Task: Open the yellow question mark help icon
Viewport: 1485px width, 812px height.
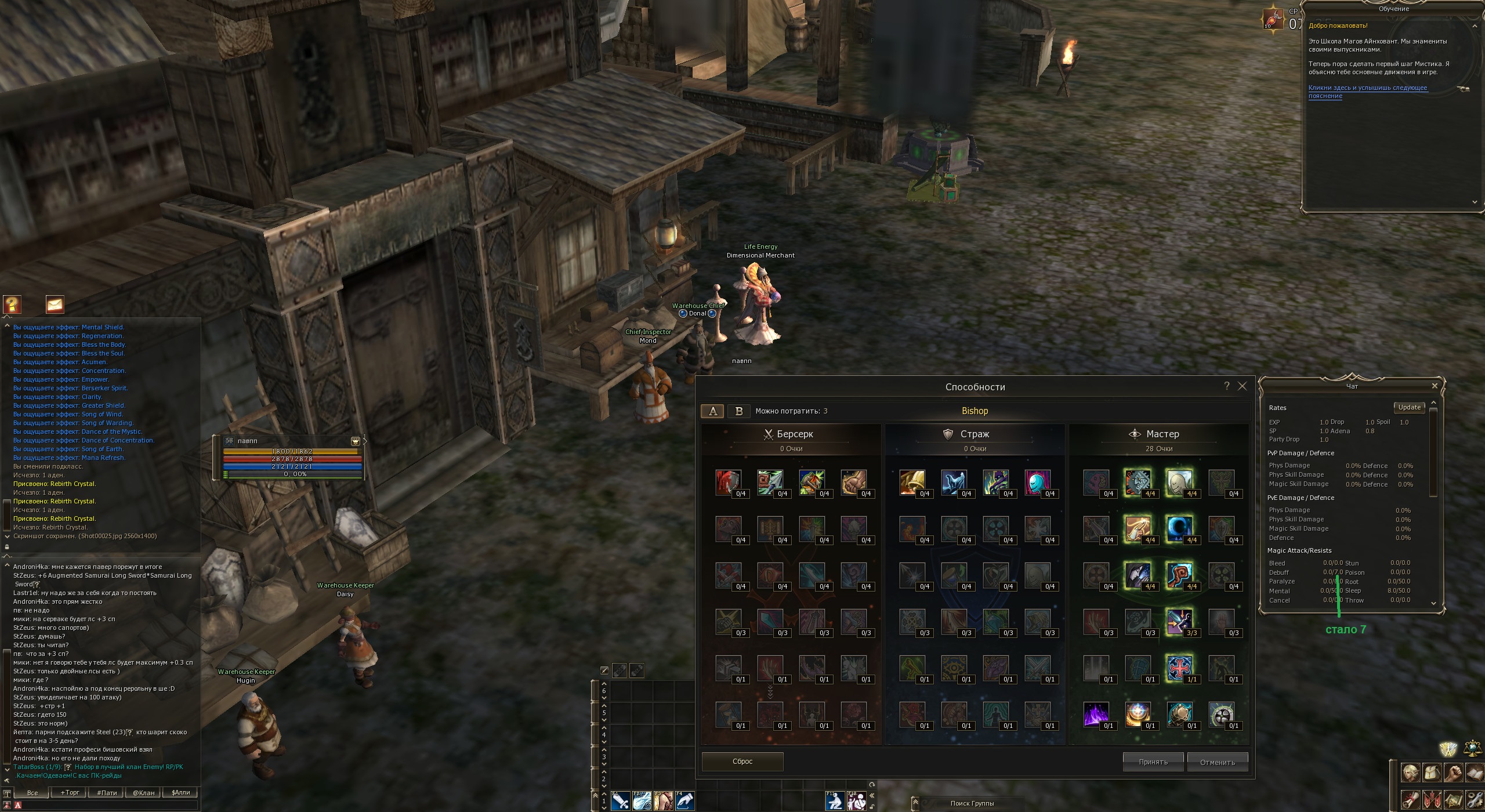Action: pos(12,304)
